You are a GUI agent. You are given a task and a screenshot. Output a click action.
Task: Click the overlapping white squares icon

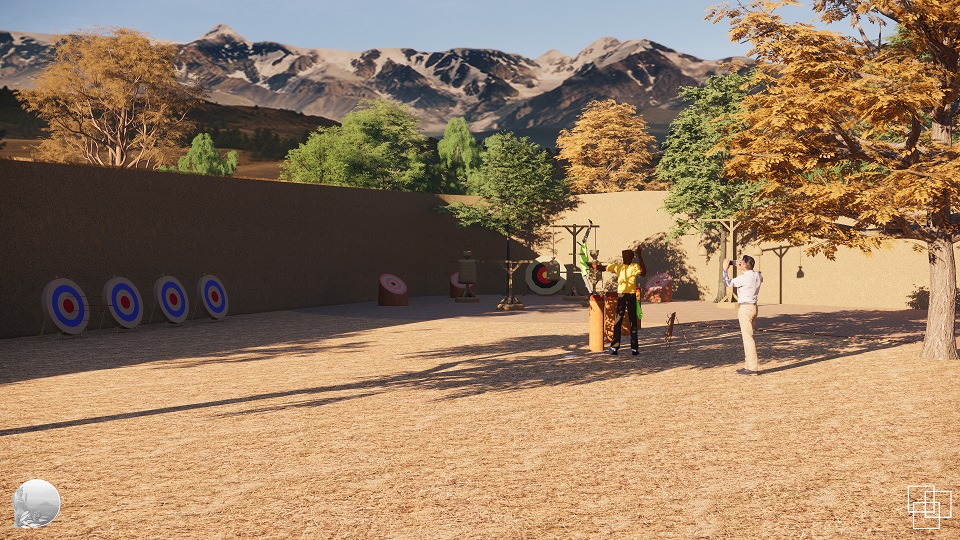928,506
